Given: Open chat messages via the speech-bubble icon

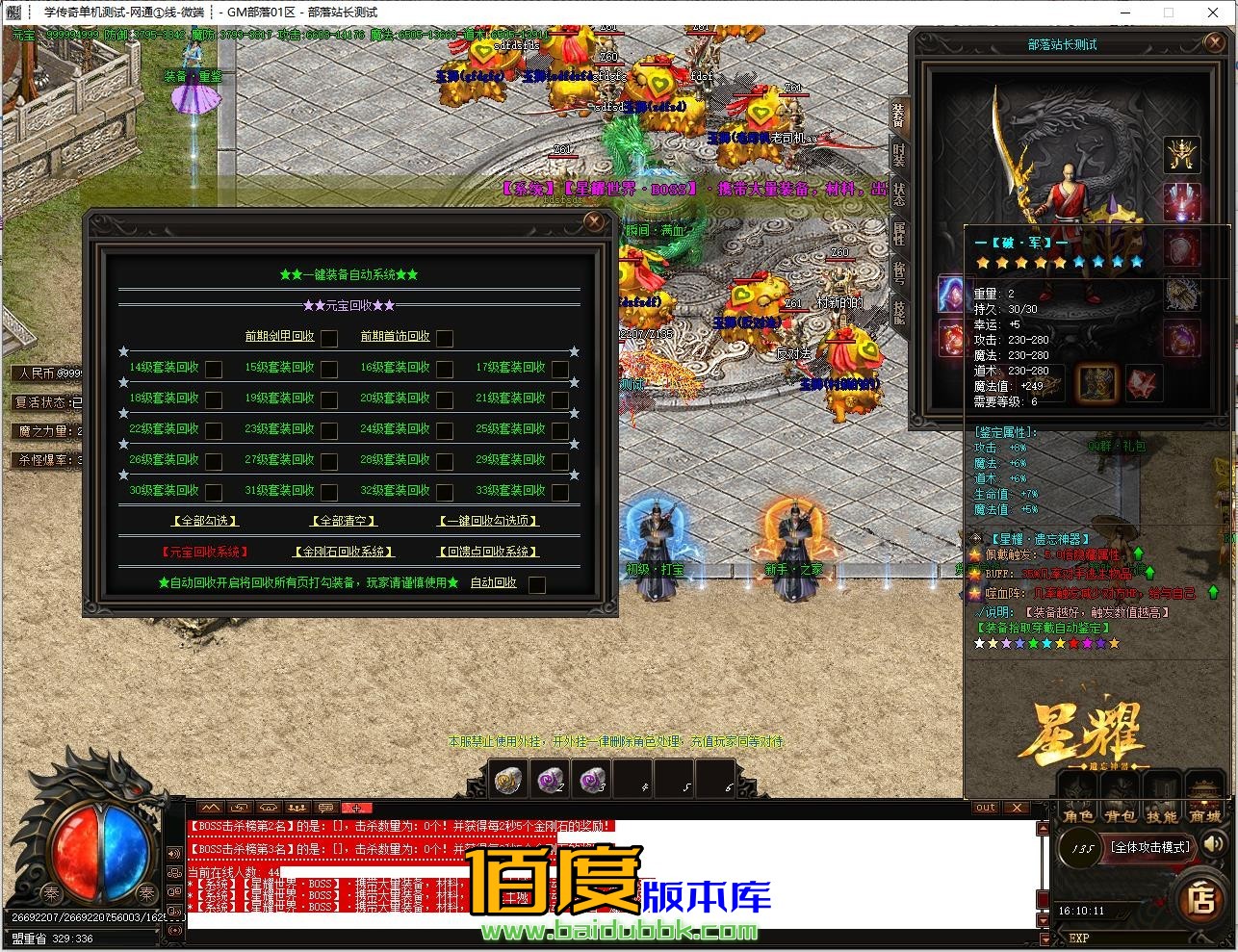Looking at the screenshot, I should [325, 808].
